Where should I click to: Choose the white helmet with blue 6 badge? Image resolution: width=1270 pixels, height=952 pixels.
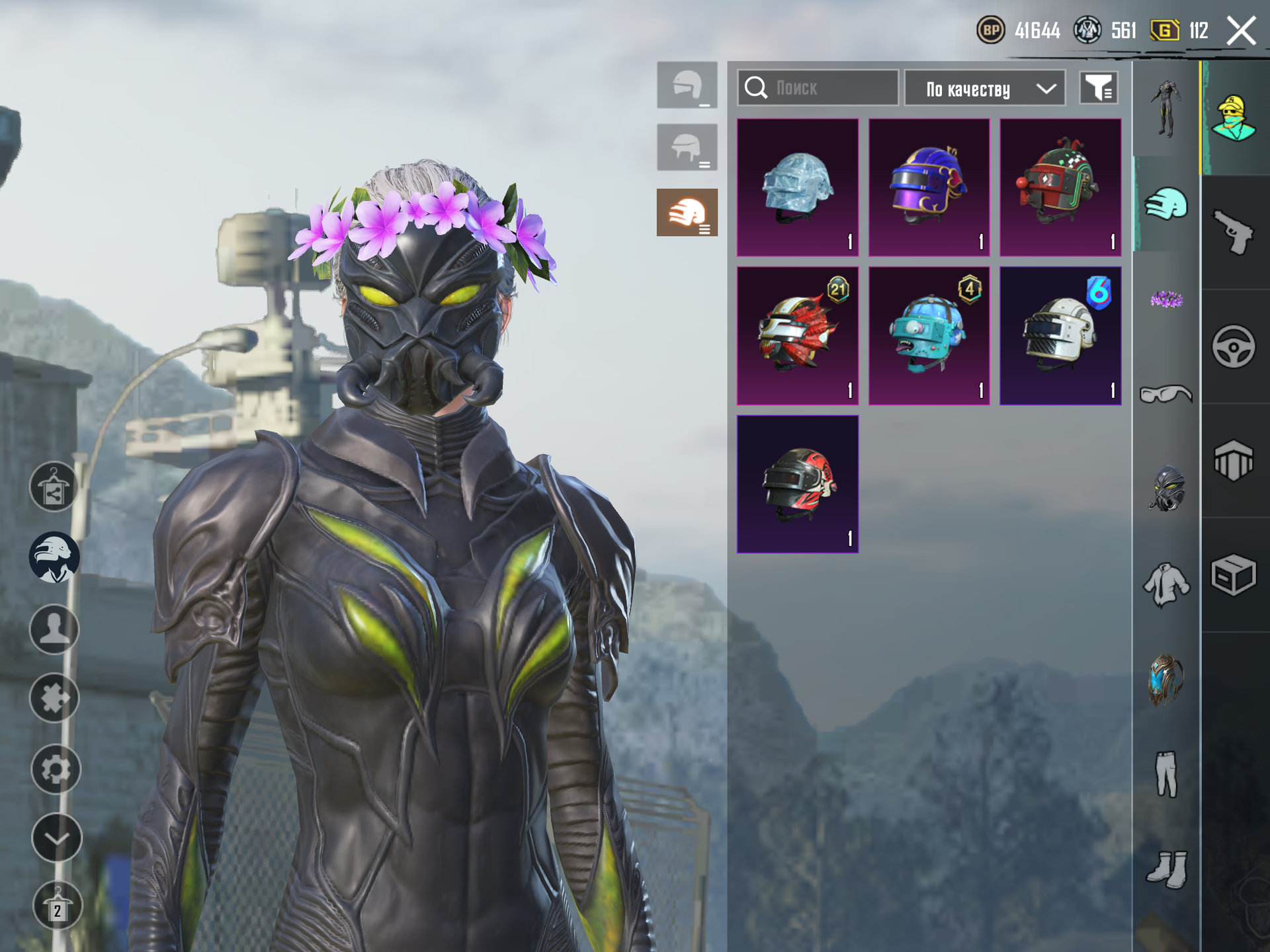pyautogui.click(x=1060, y=336)
